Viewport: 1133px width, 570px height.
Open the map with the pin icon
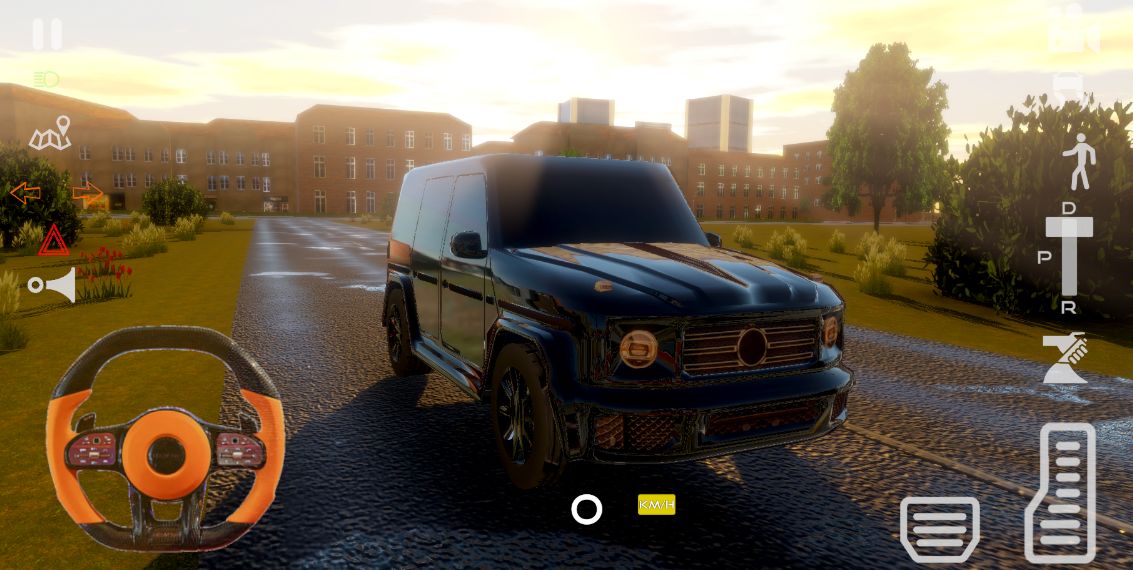pyautogui.click(x=51, y=134)
